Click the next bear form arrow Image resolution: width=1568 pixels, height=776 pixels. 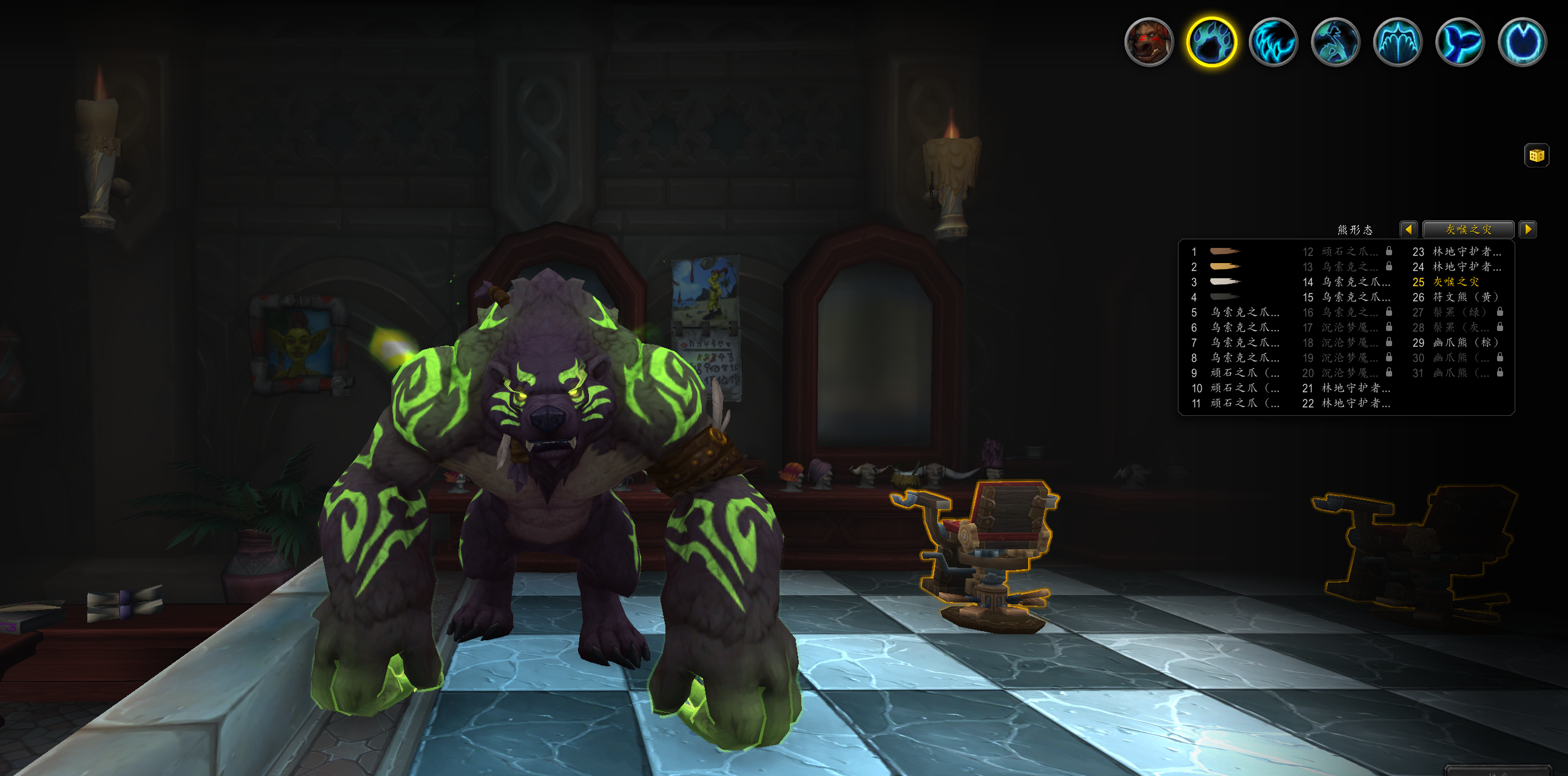pos(1527,229)
